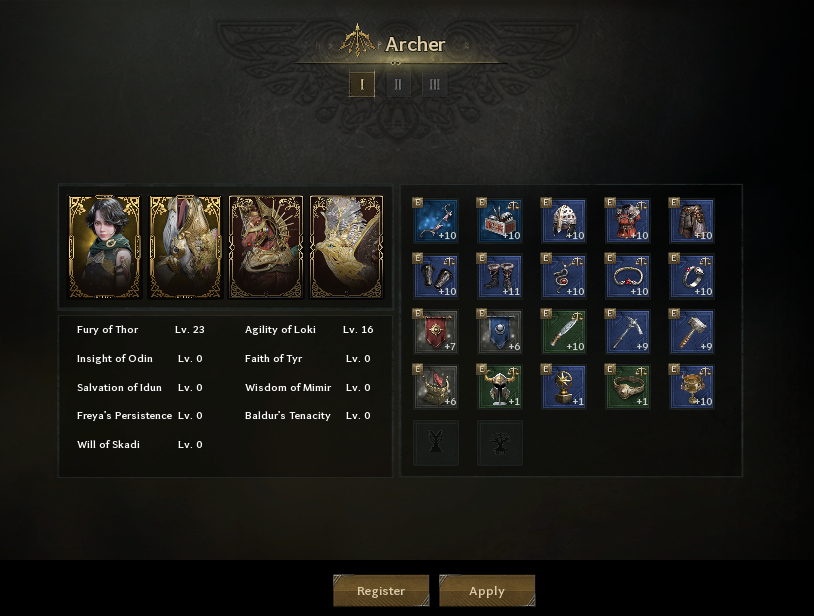Select the dark-haired girl character card
Image resolution: width=814 pixels, height=616 pixels.
point(104,247)
